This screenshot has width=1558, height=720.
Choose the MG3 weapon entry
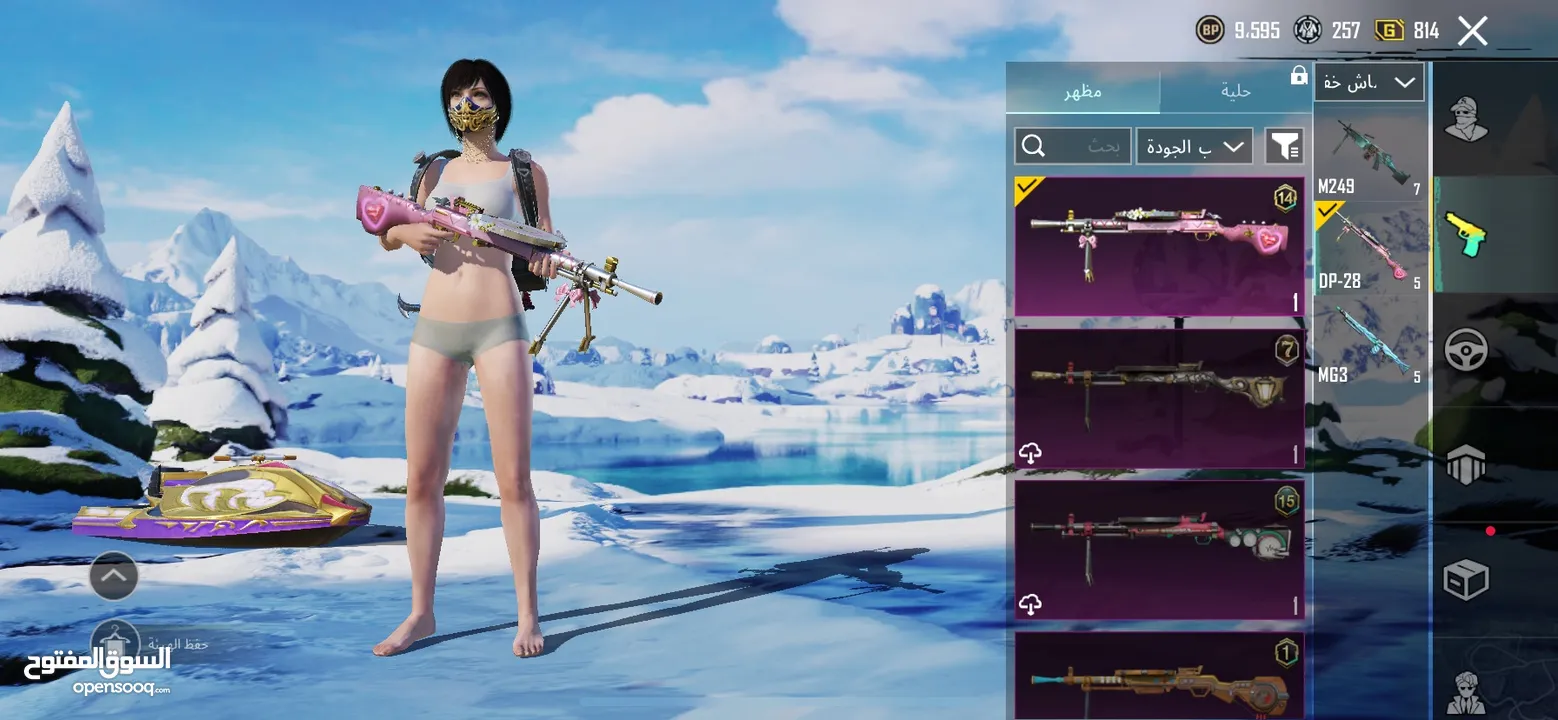(1370, 343)
